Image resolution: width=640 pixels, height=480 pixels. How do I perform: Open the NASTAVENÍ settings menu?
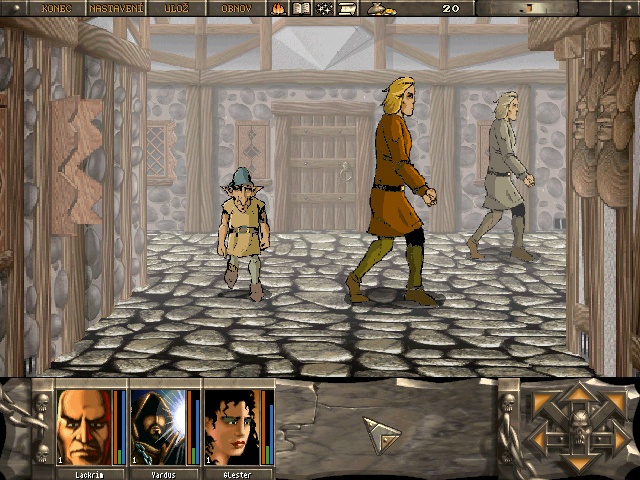(x=115, y=8)
